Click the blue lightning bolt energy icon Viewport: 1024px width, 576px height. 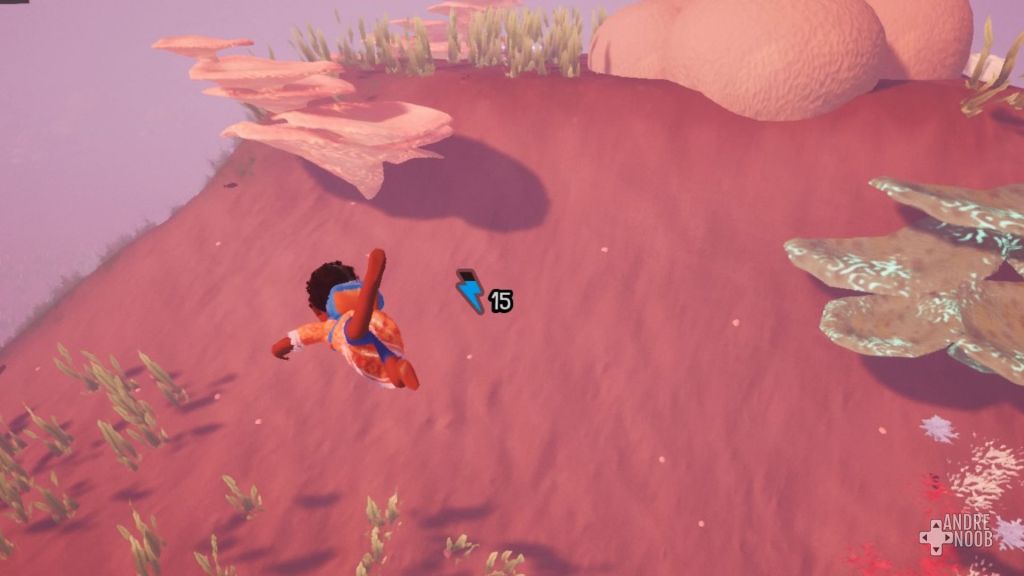[x=470, y=292]
